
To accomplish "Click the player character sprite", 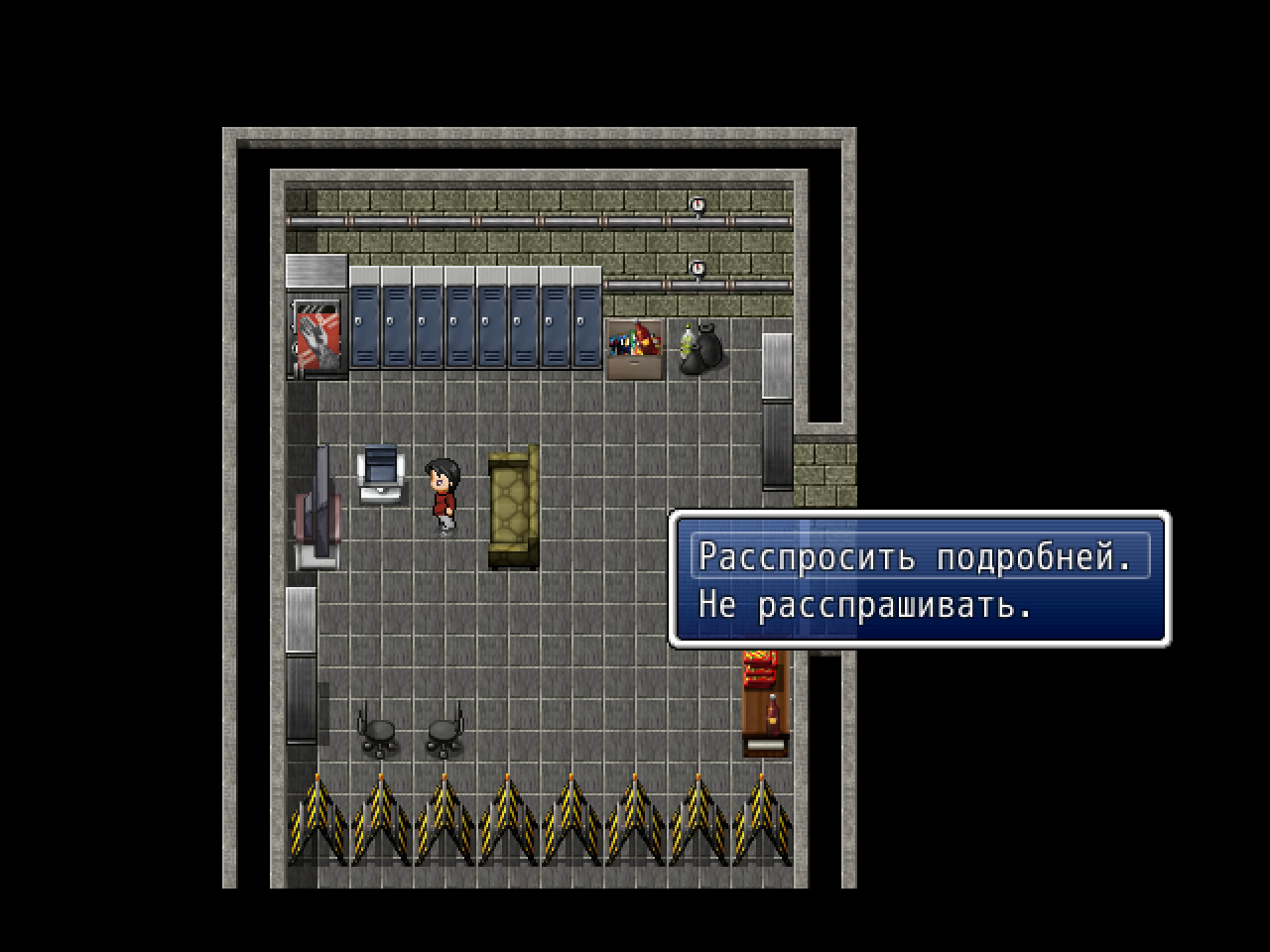I will pyautogui.click(x=441, y=491).
